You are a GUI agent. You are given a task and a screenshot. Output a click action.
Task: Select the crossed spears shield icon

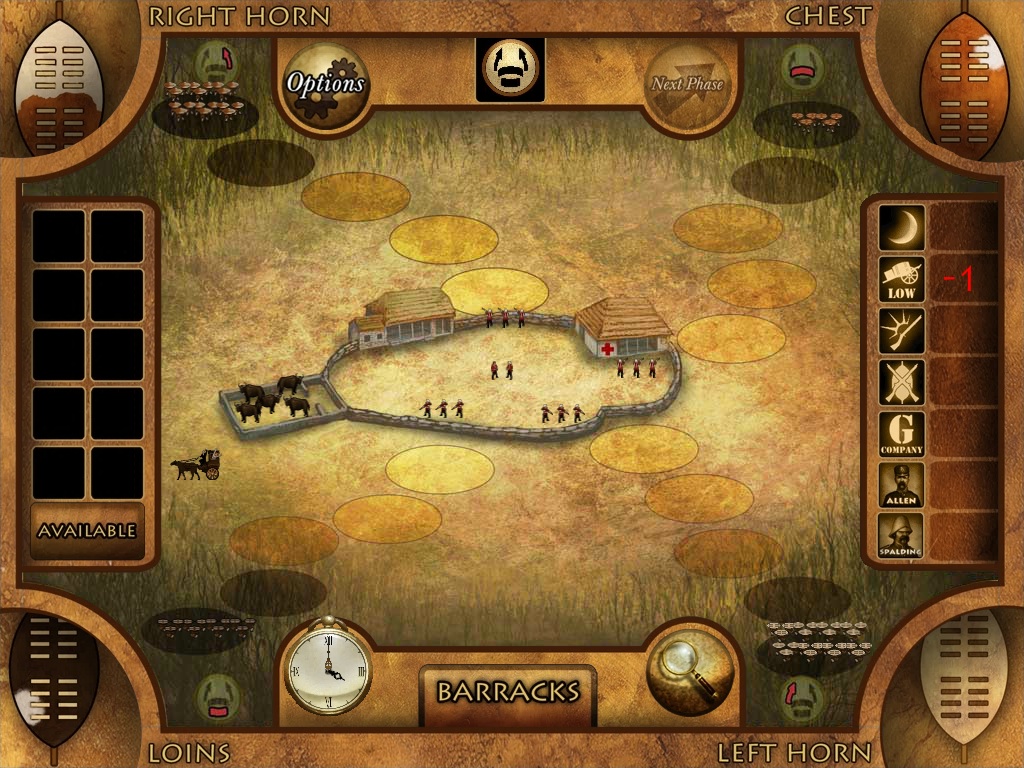point(901,382)
